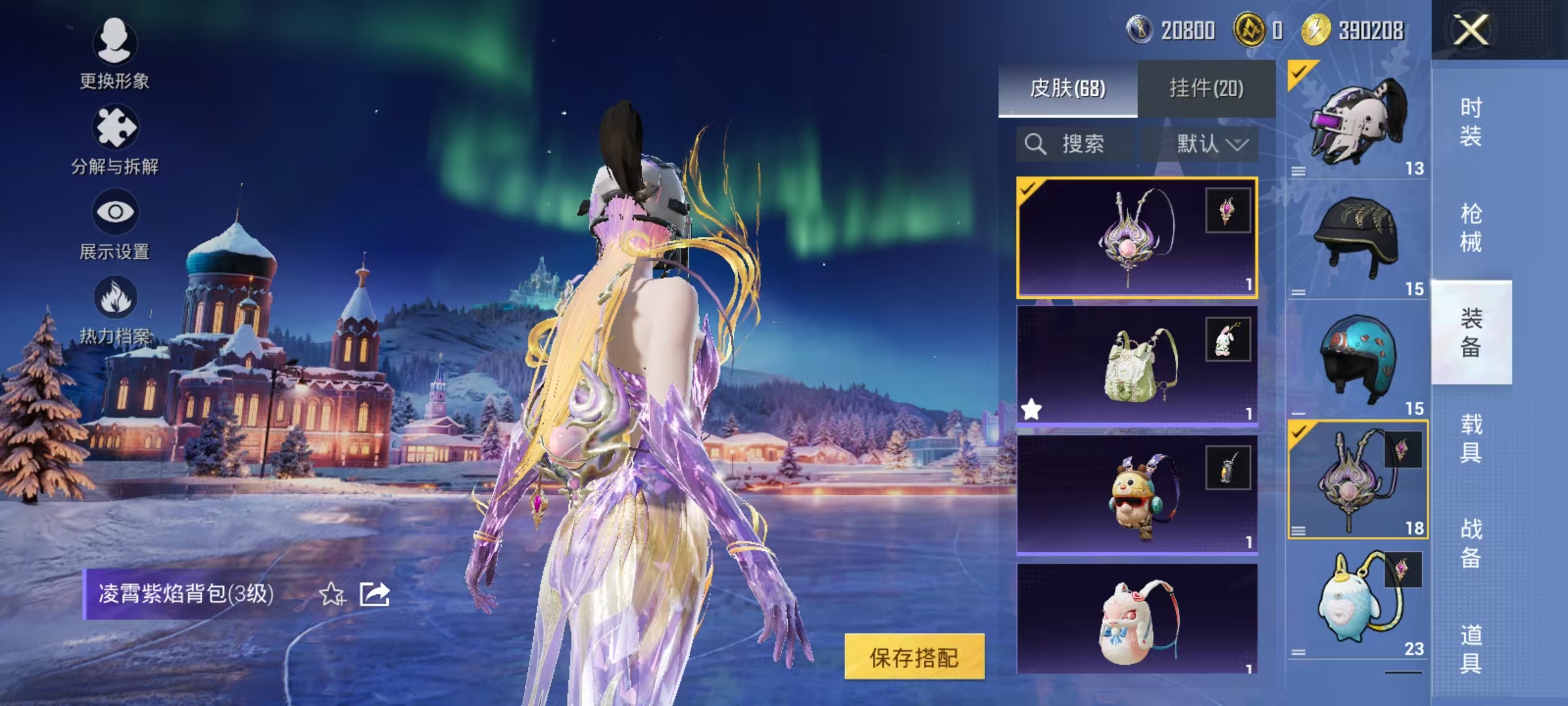Close the wardrobe with the X button
Image resolution: width=1568 pixels, height=706 pixels.
pyautogui.click(x=1471, y=30)
